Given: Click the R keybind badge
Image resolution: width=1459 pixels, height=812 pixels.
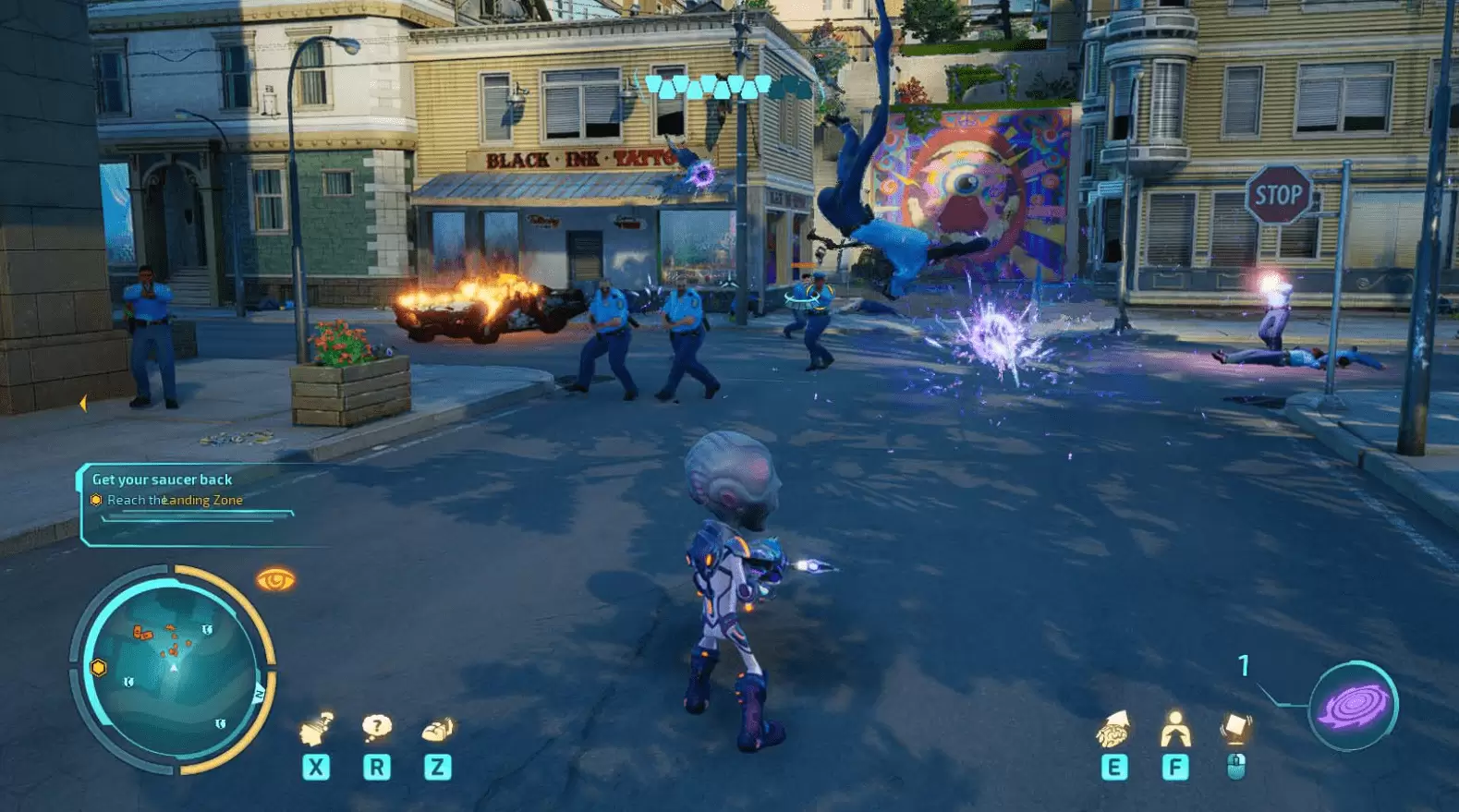Looking at the screenshot, I should click(x=376, y=767).
